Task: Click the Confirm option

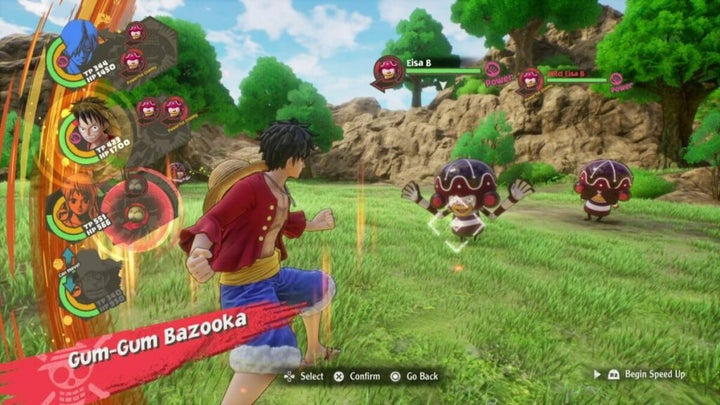Action: [357, 376]
